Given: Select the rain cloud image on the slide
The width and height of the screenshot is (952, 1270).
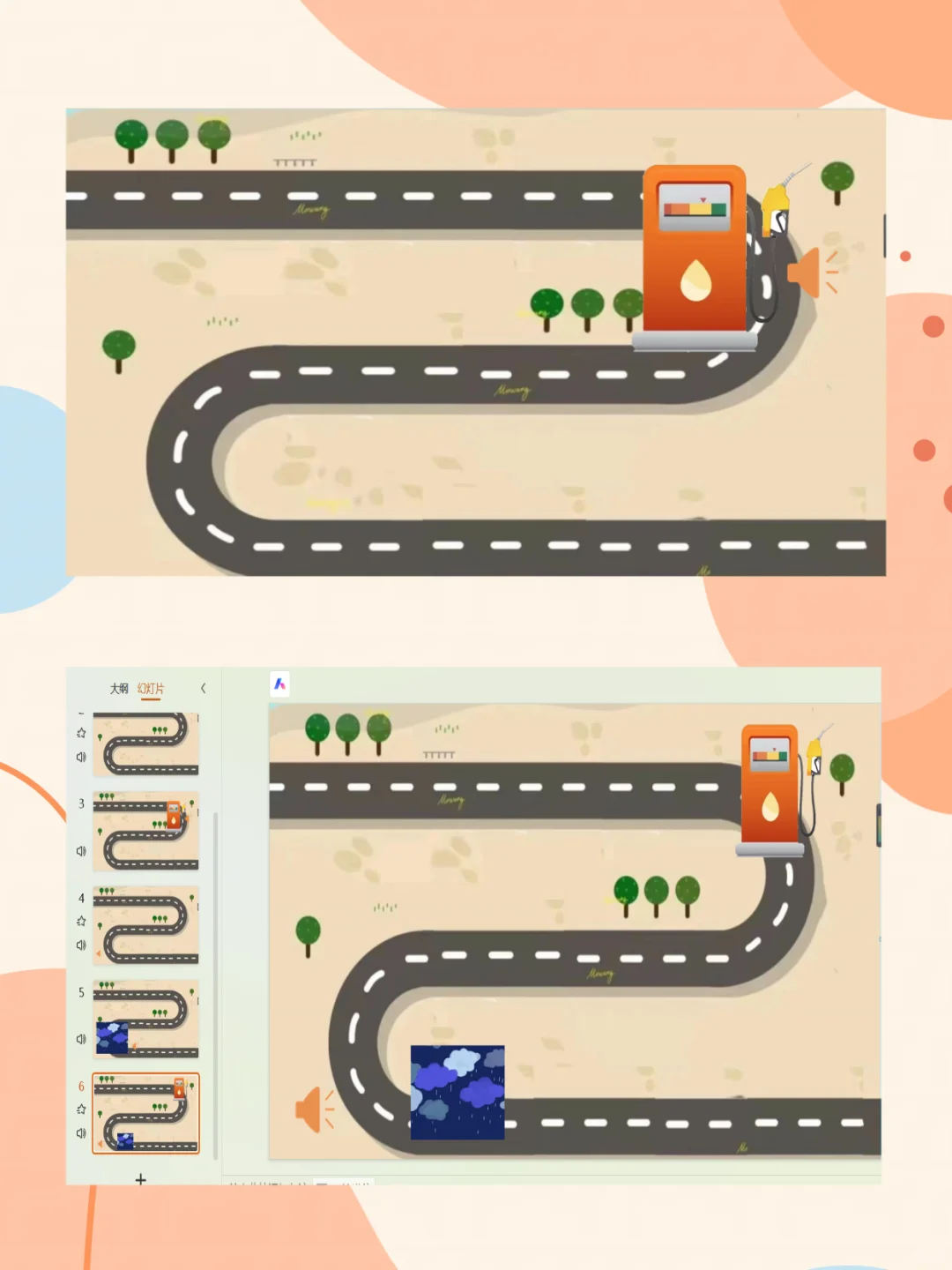Looking at the screenshot, I should click(x=457, y=1092).
